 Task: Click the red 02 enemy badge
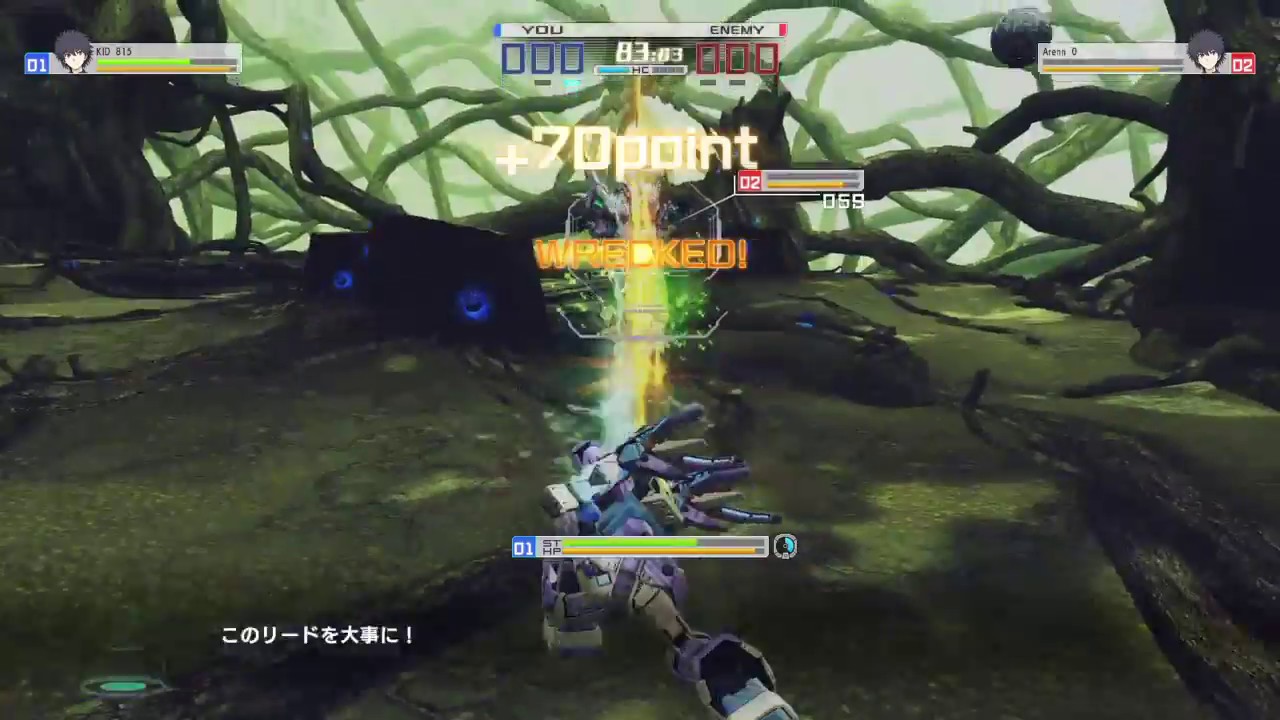[1243, 65]
